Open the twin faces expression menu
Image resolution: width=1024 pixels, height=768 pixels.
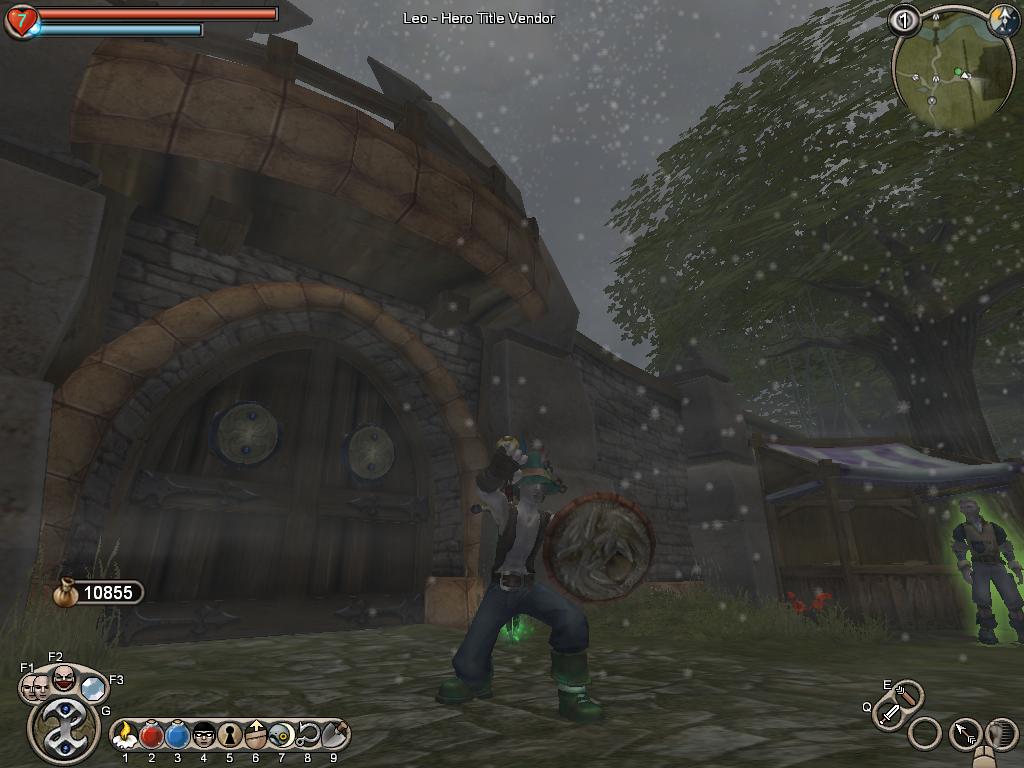tap(36, 686)
